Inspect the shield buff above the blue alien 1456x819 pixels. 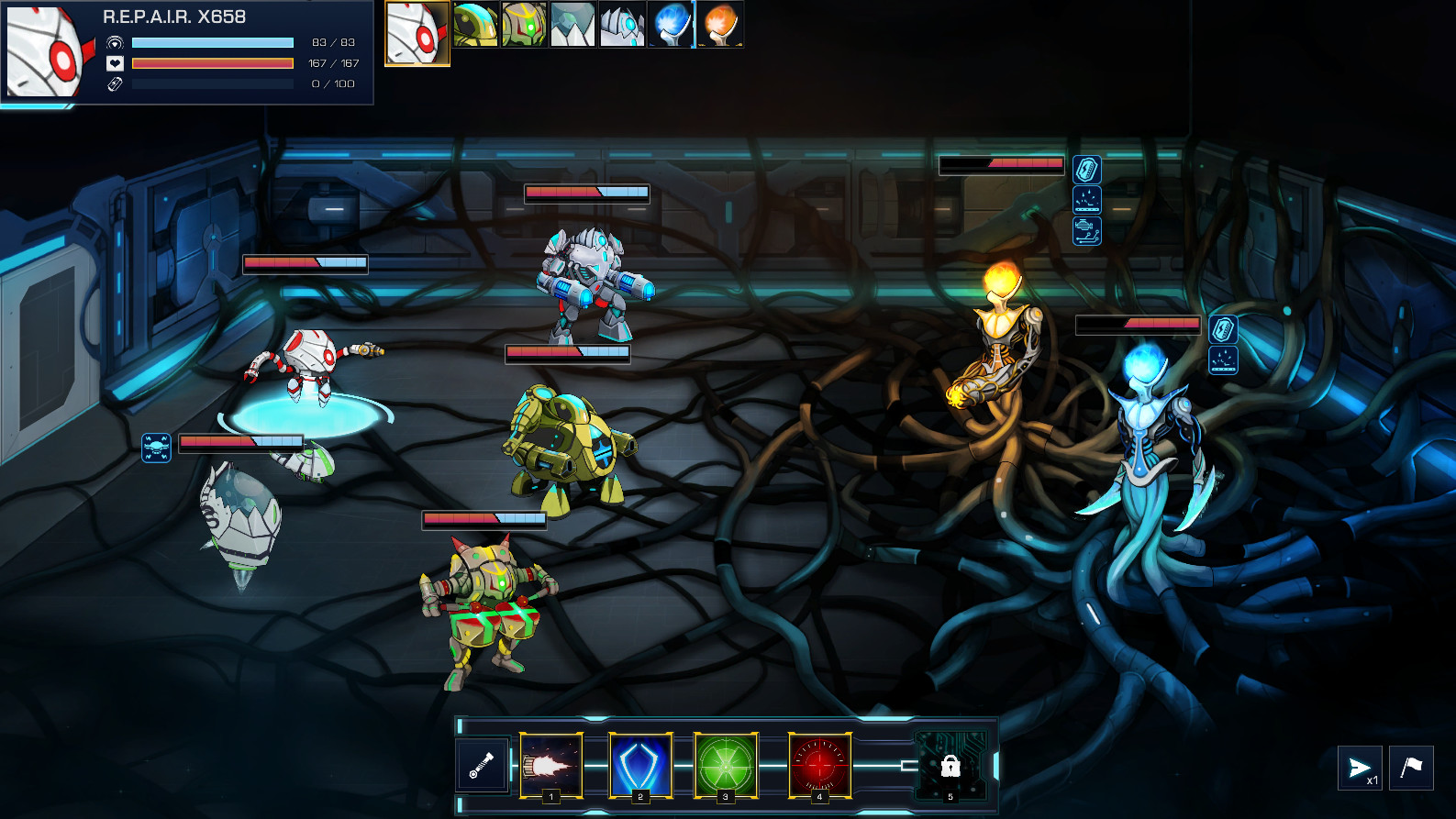click(x=1224, y=327)
